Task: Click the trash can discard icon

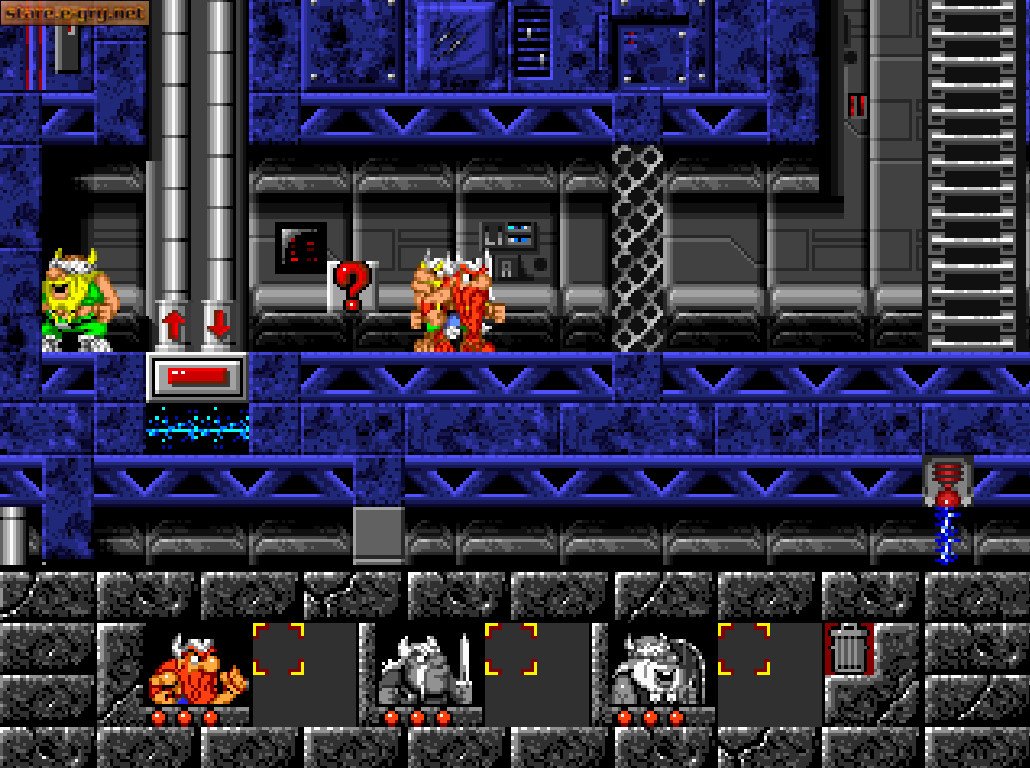Action: (x=849, y=650)
